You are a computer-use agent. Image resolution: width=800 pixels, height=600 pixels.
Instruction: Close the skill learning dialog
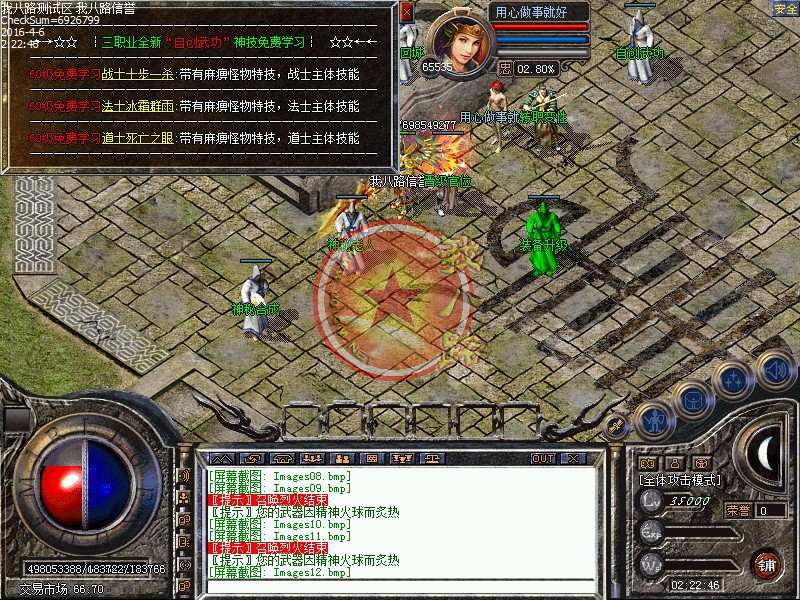click(x=406, y=12)
